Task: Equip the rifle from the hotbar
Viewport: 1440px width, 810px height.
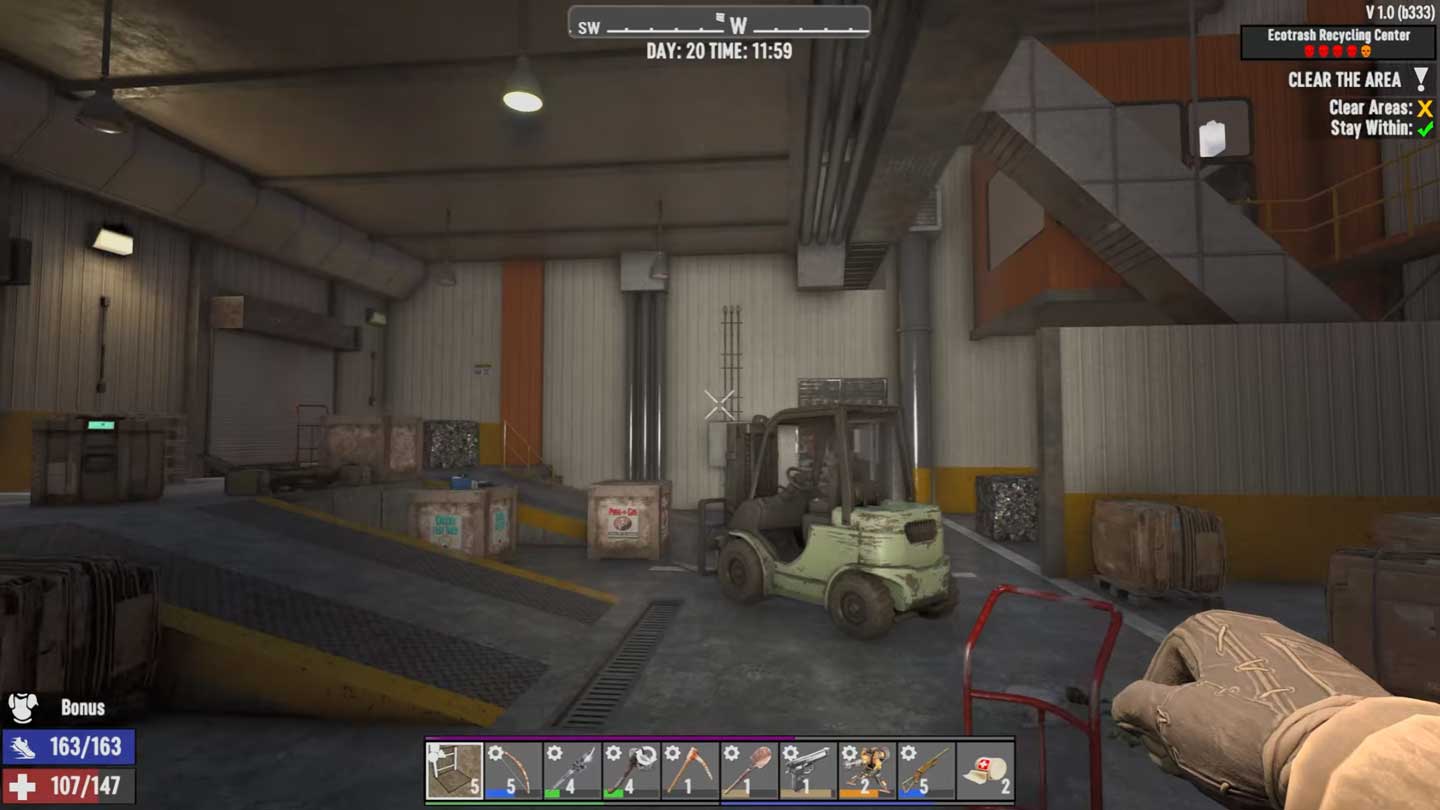Action: tap(926, 770)
